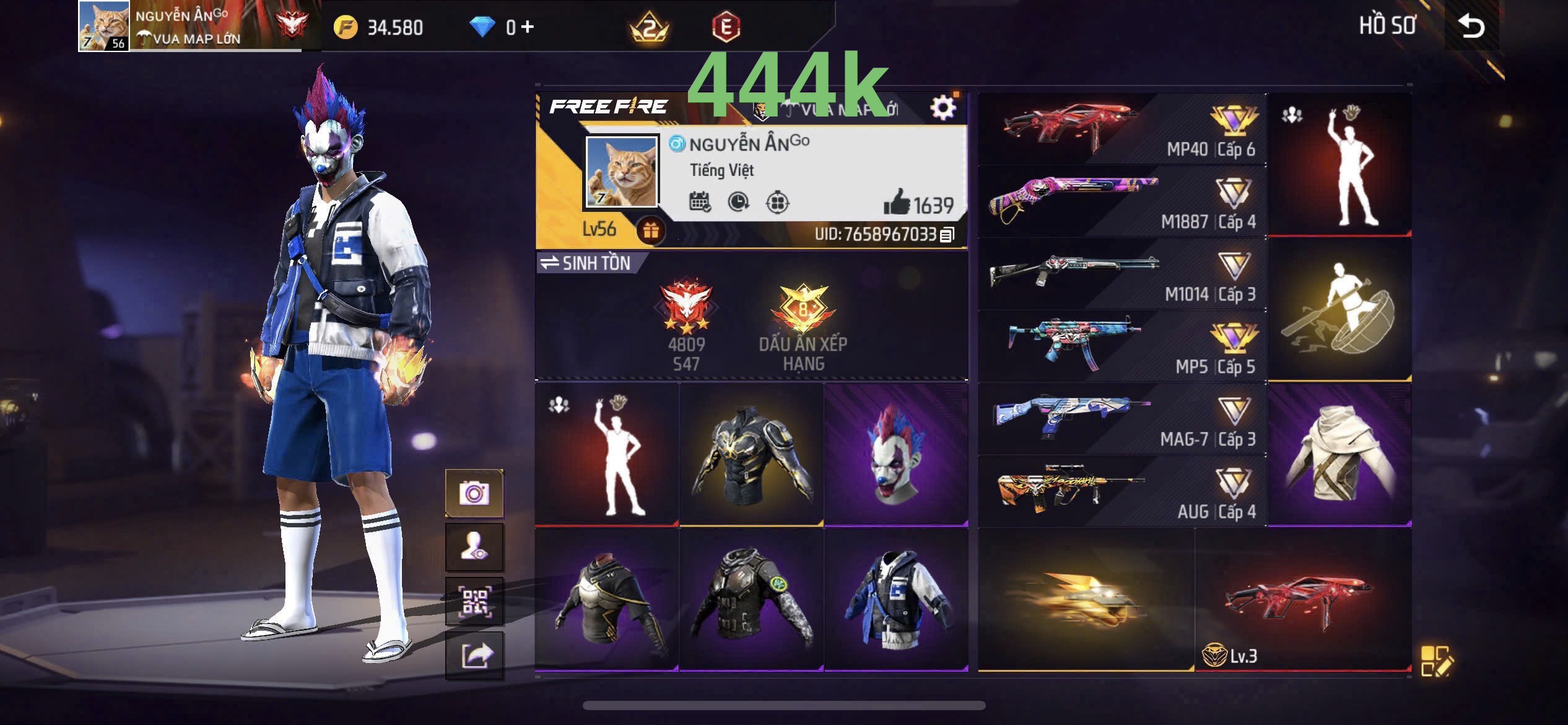Screen dimensions: 1568x725
Task: Edit the showcase layout icon
Action: (1435, 661)
